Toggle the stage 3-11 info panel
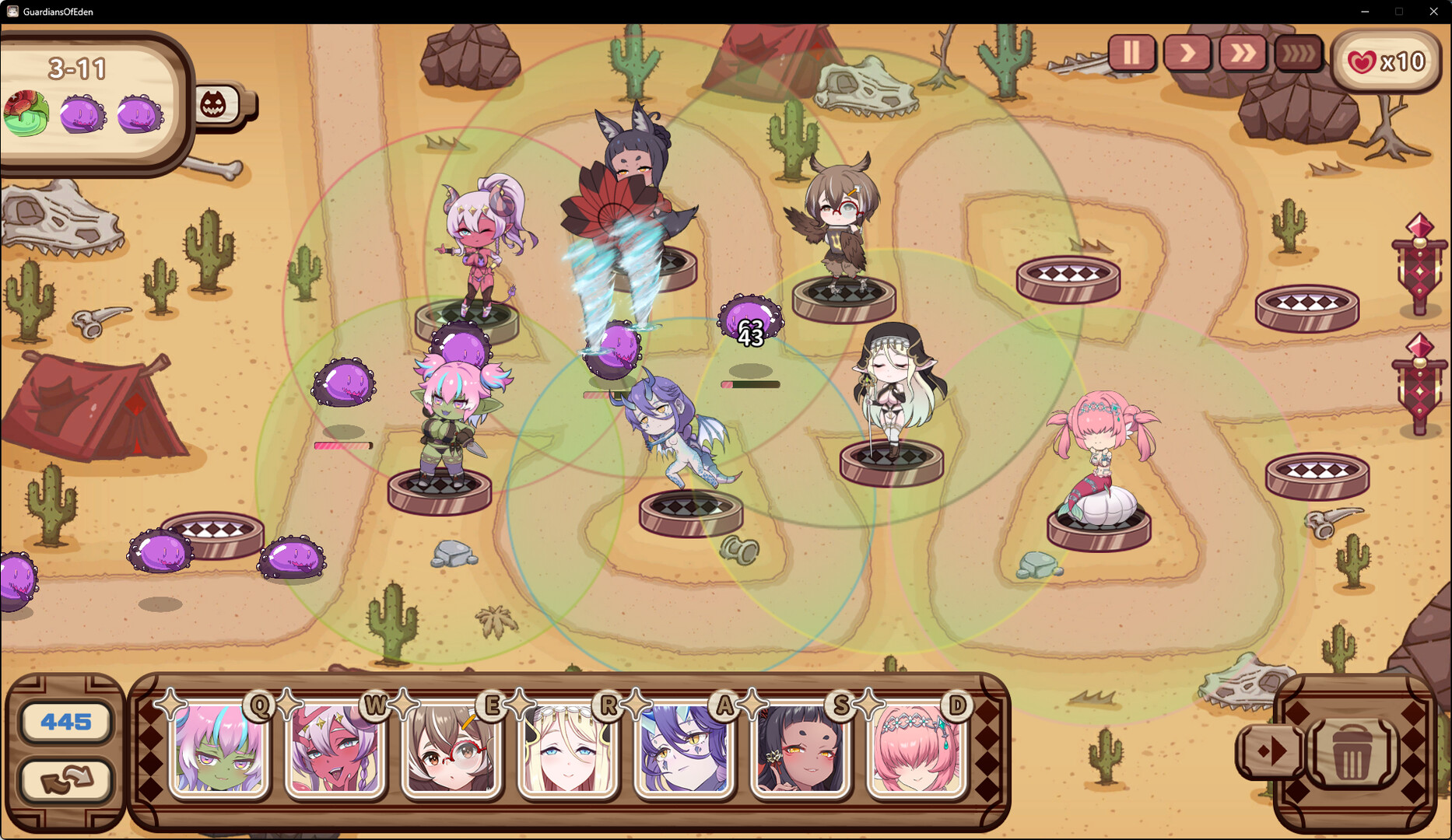The width and height of the screenshot is (1452, 840). (80, 69)
